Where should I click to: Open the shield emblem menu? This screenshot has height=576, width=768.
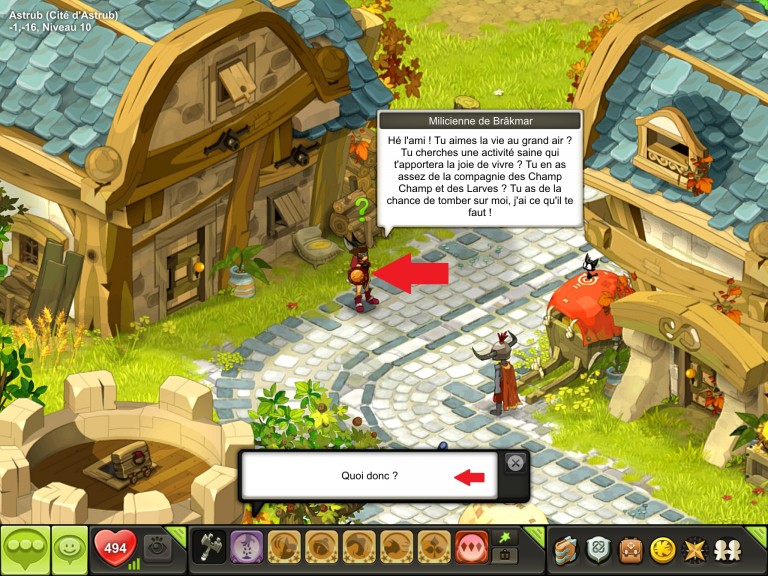tap(599, 549)
